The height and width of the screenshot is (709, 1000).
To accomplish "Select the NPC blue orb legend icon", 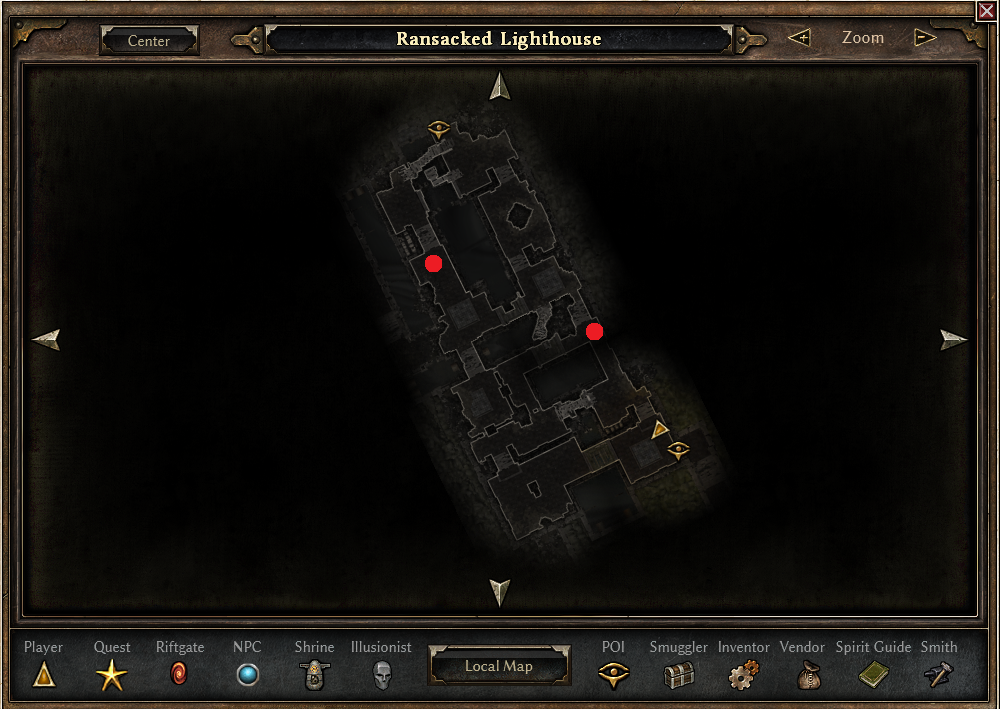I will tap(247, 676).
